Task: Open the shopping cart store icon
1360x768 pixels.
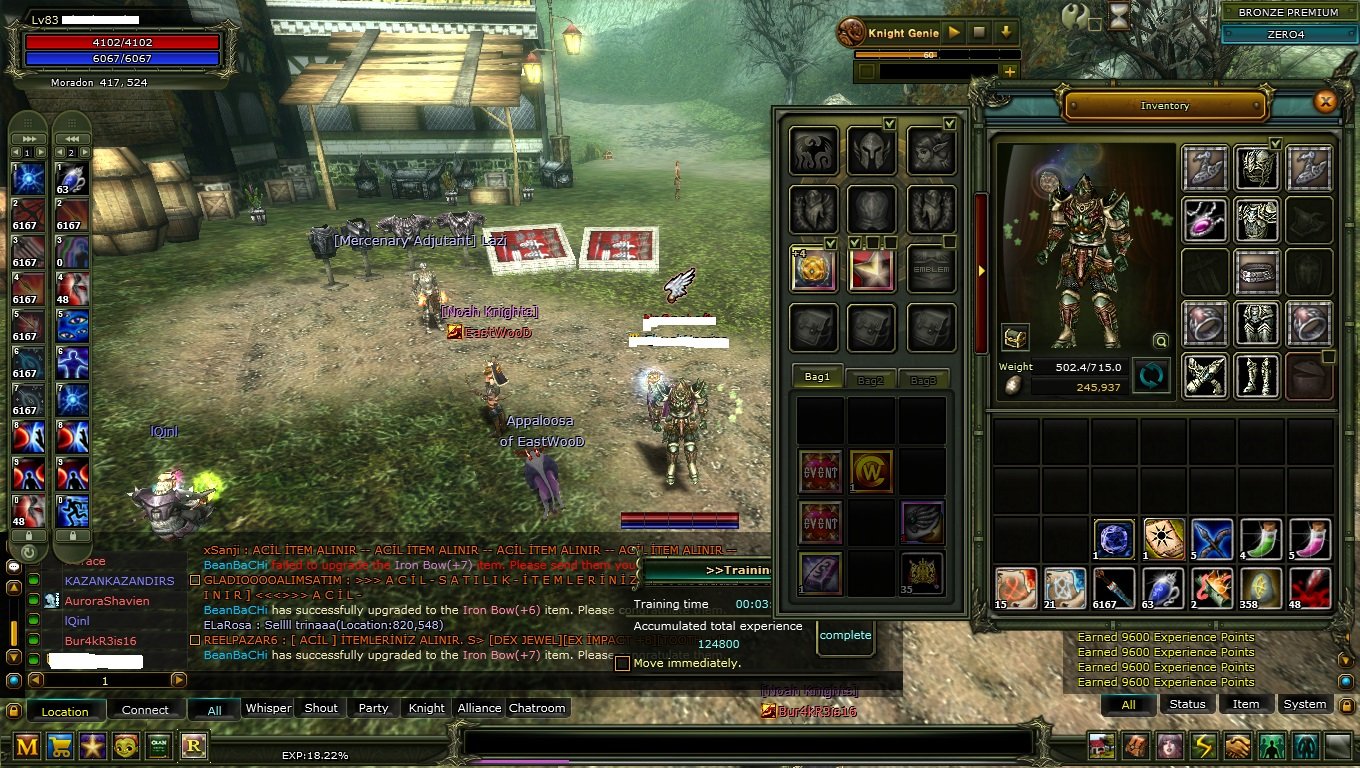Action: (x=60, y=747)
